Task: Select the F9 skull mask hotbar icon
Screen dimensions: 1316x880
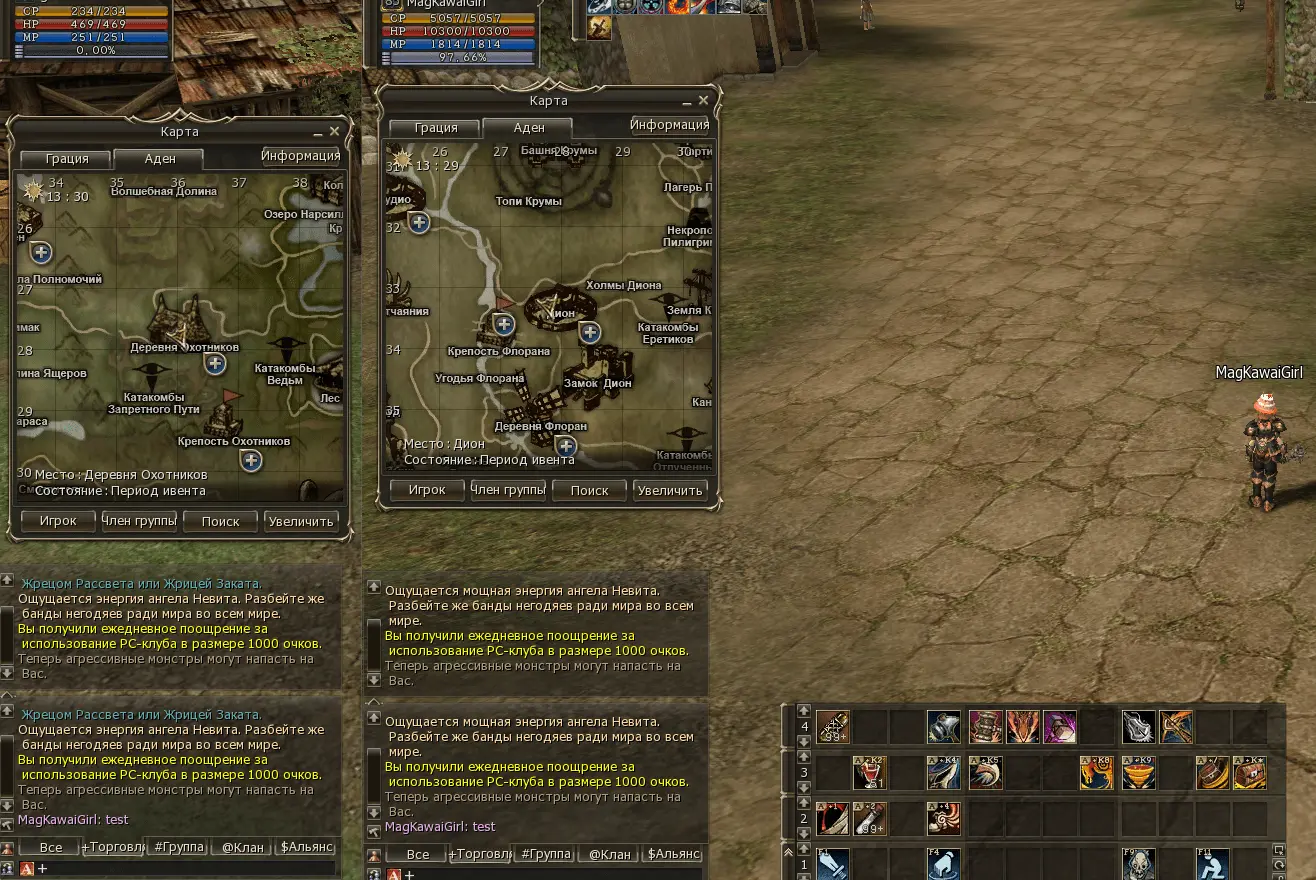Action: pyautogui.click(x=1138, y=863)
